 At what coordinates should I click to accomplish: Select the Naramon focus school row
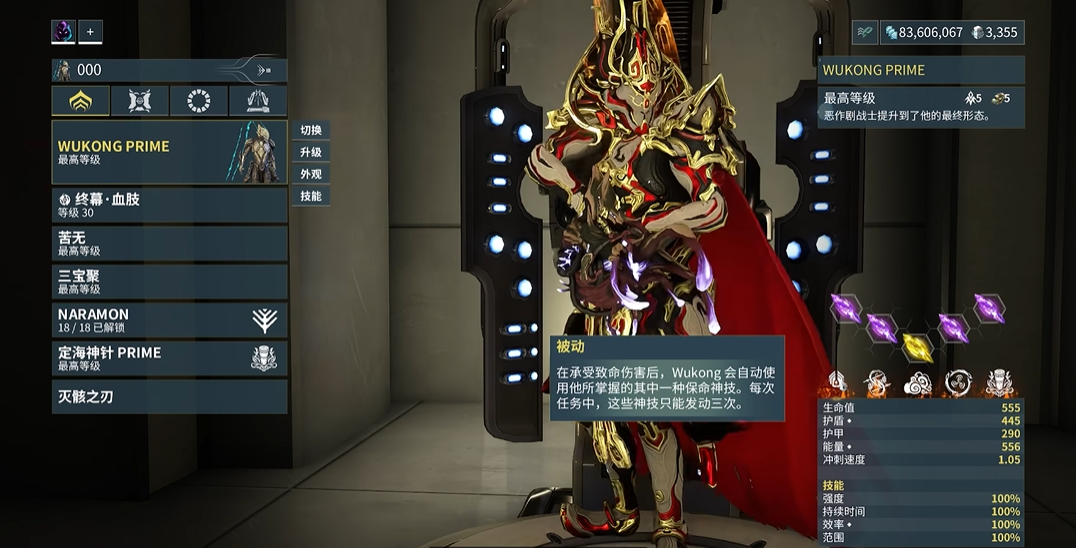[x=169, y=320]
